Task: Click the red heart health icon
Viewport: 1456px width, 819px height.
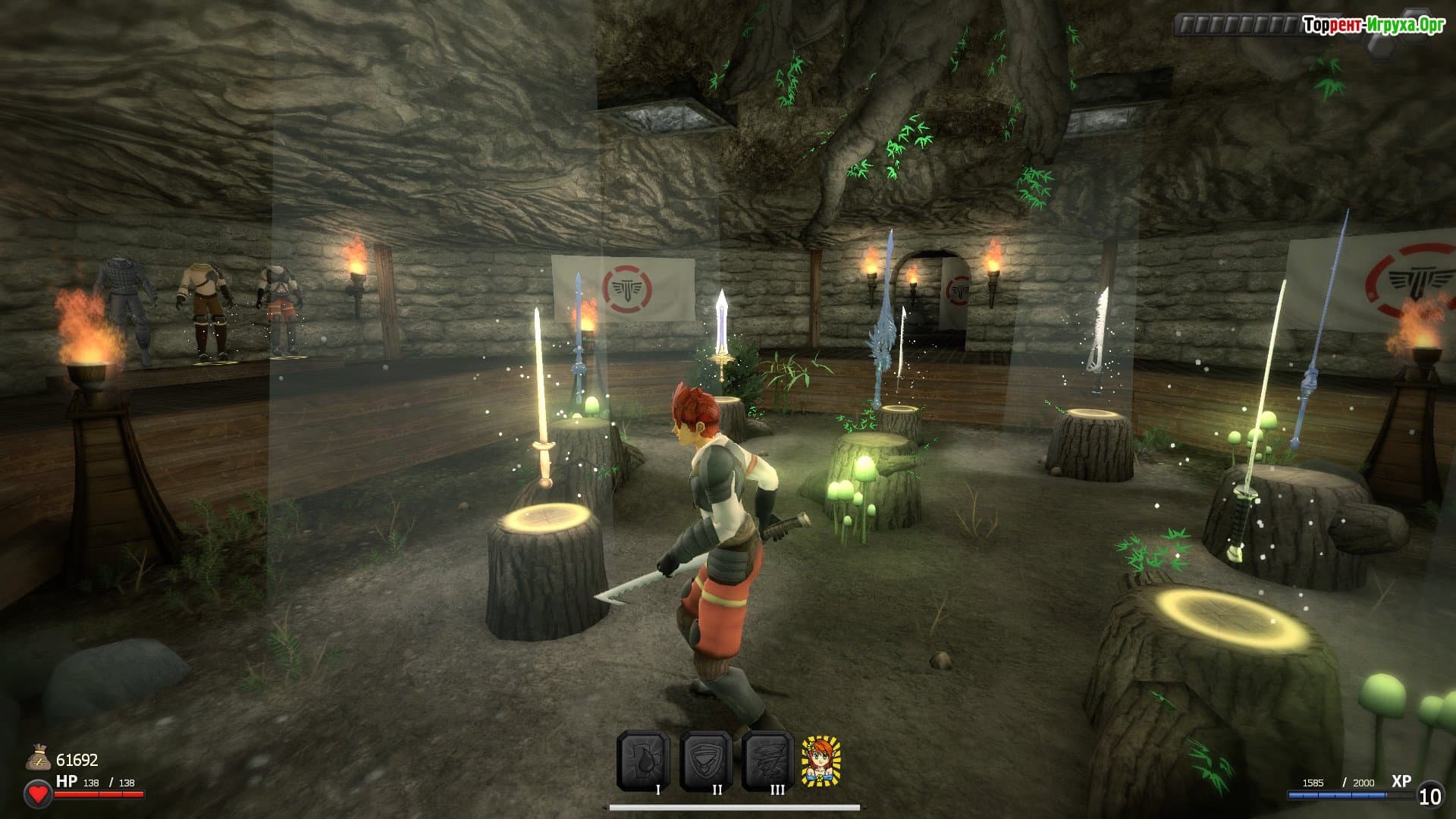Action: pos(38,793)
